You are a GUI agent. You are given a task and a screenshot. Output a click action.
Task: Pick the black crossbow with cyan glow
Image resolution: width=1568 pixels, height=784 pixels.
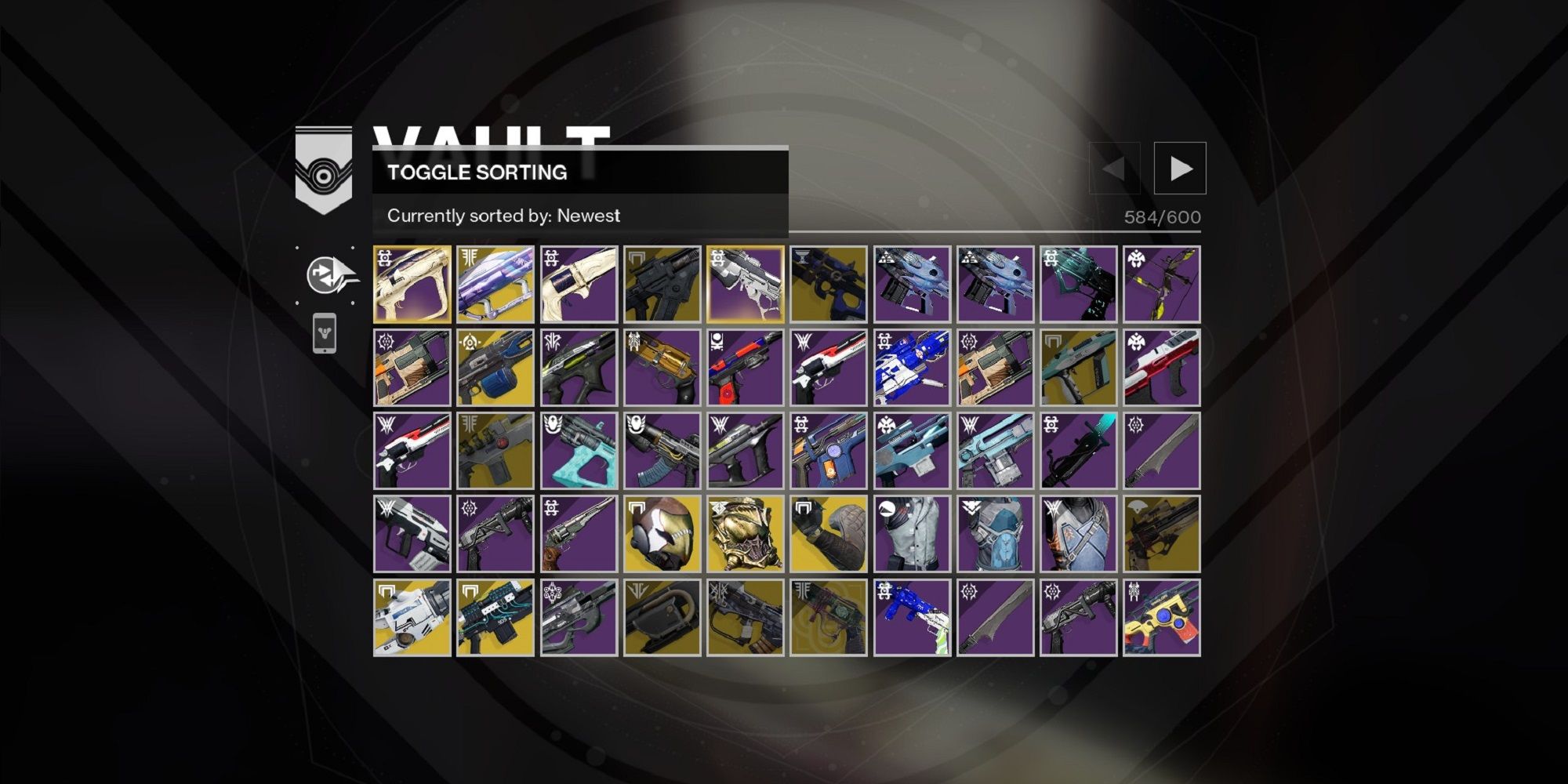[1078, 451]
